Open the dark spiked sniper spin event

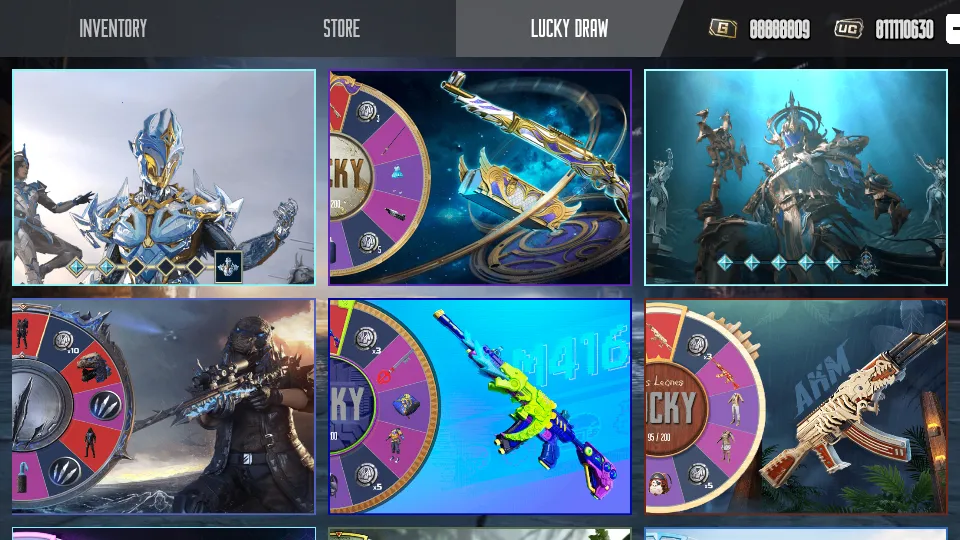click(164, 406)
